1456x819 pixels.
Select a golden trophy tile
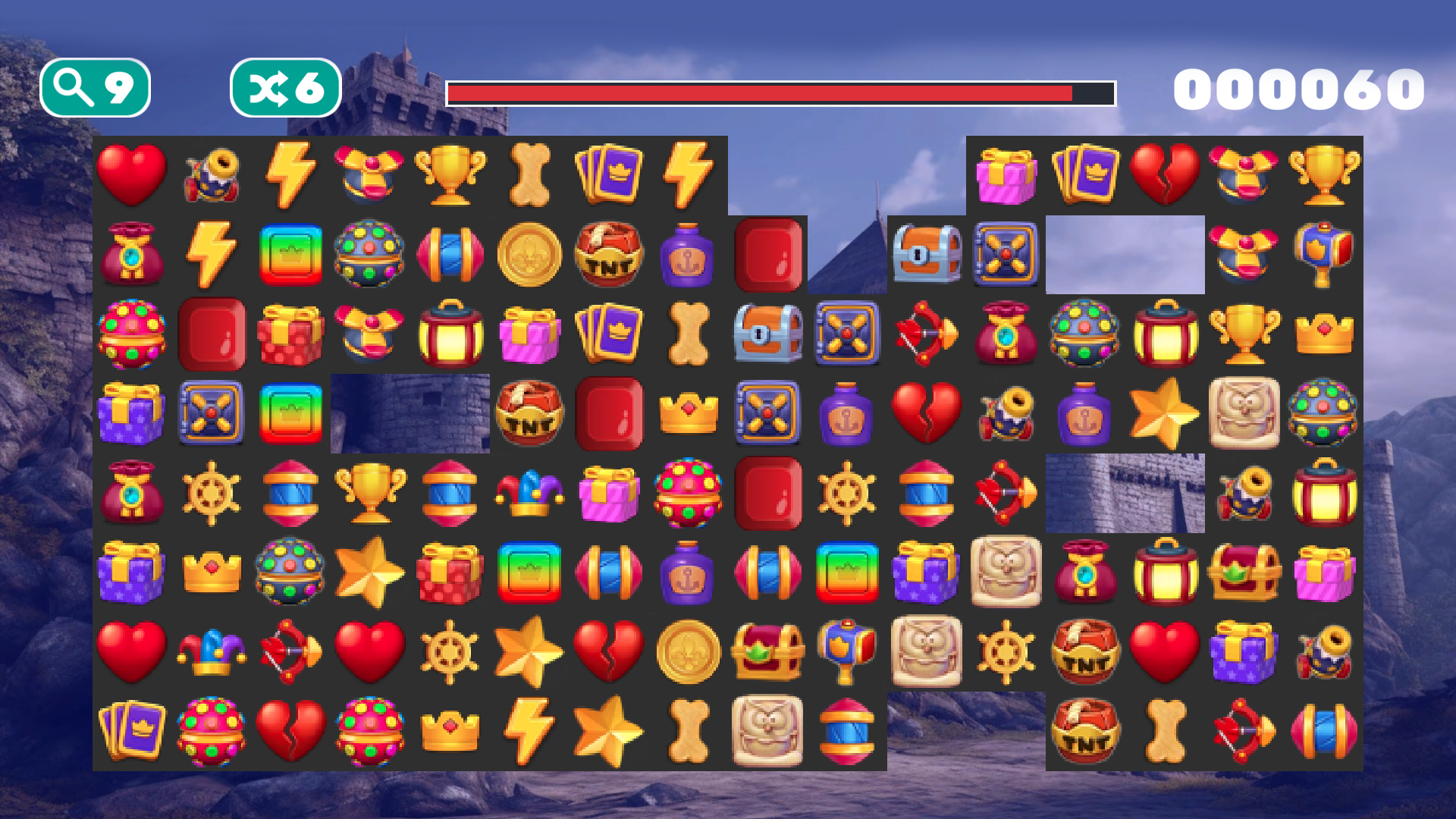click(x=450, y=175)
